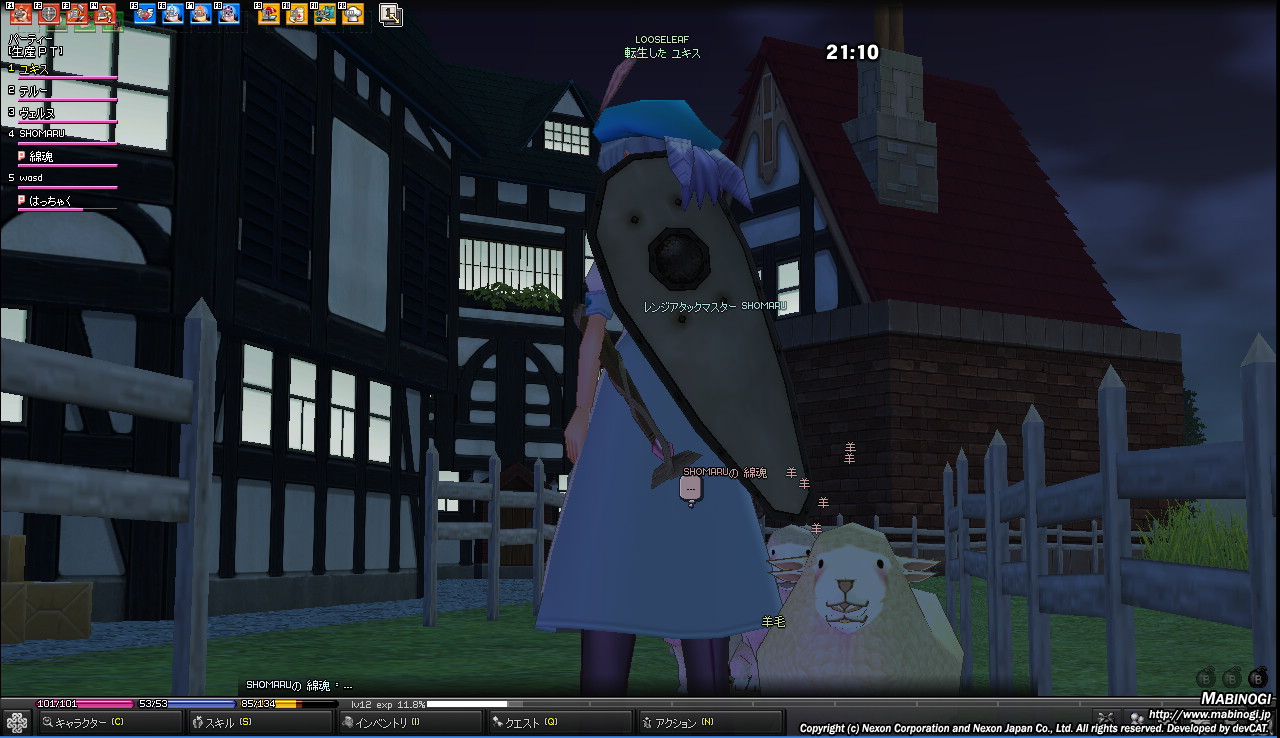This screenshot has width=1280, height=738.
Task: Open the クエスト quest window
Action: (530, 722)
